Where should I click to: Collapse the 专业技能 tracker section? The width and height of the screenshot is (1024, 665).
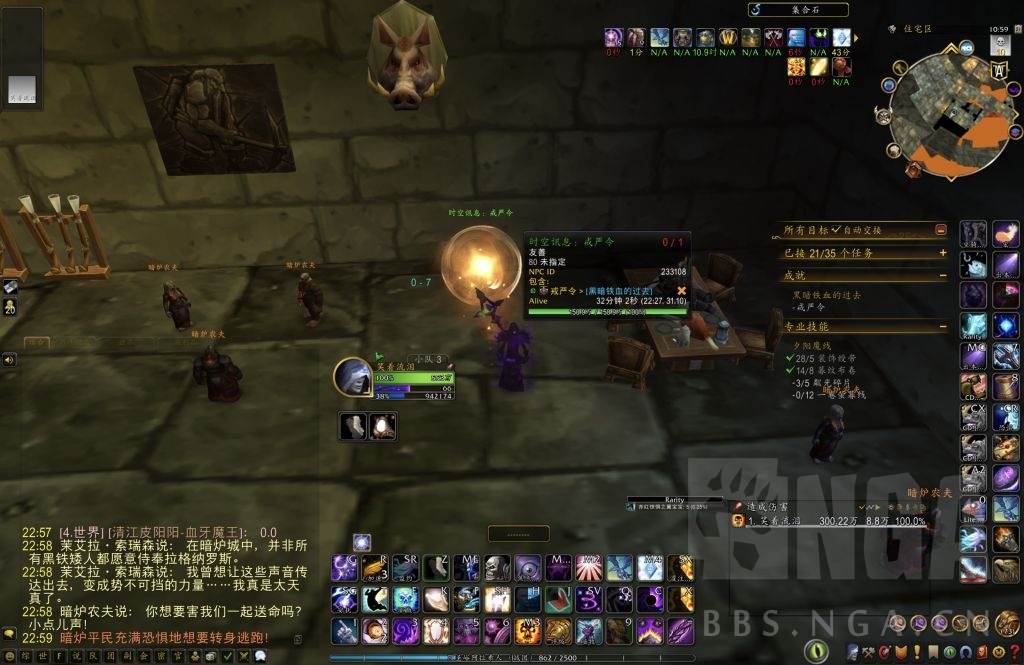point(942,326)
